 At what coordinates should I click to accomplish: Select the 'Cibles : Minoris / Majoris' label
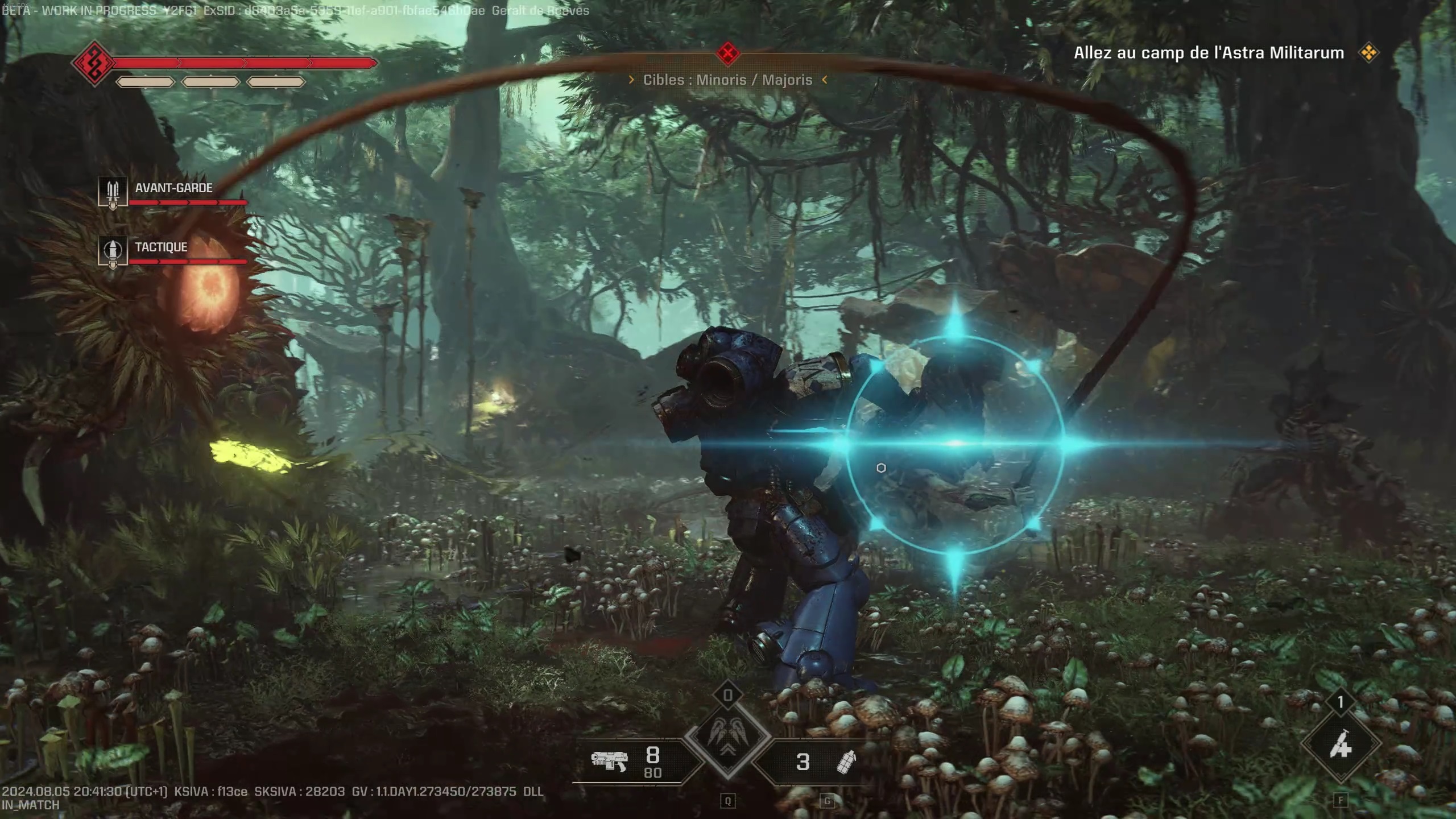[x=727, y=80]
